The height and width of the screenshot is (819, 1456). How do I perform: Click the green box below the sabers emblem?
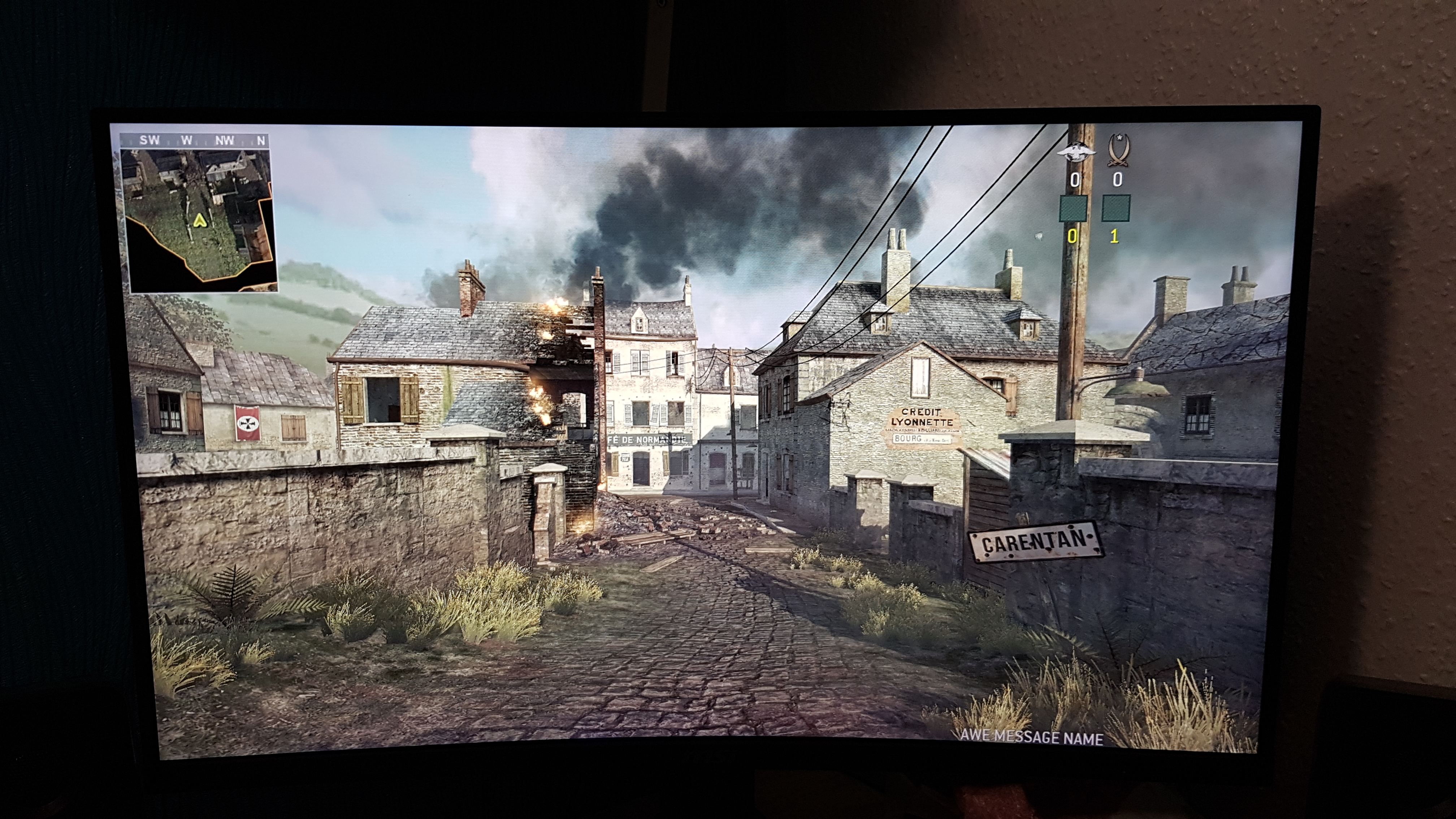click(x=1116, y=207)
